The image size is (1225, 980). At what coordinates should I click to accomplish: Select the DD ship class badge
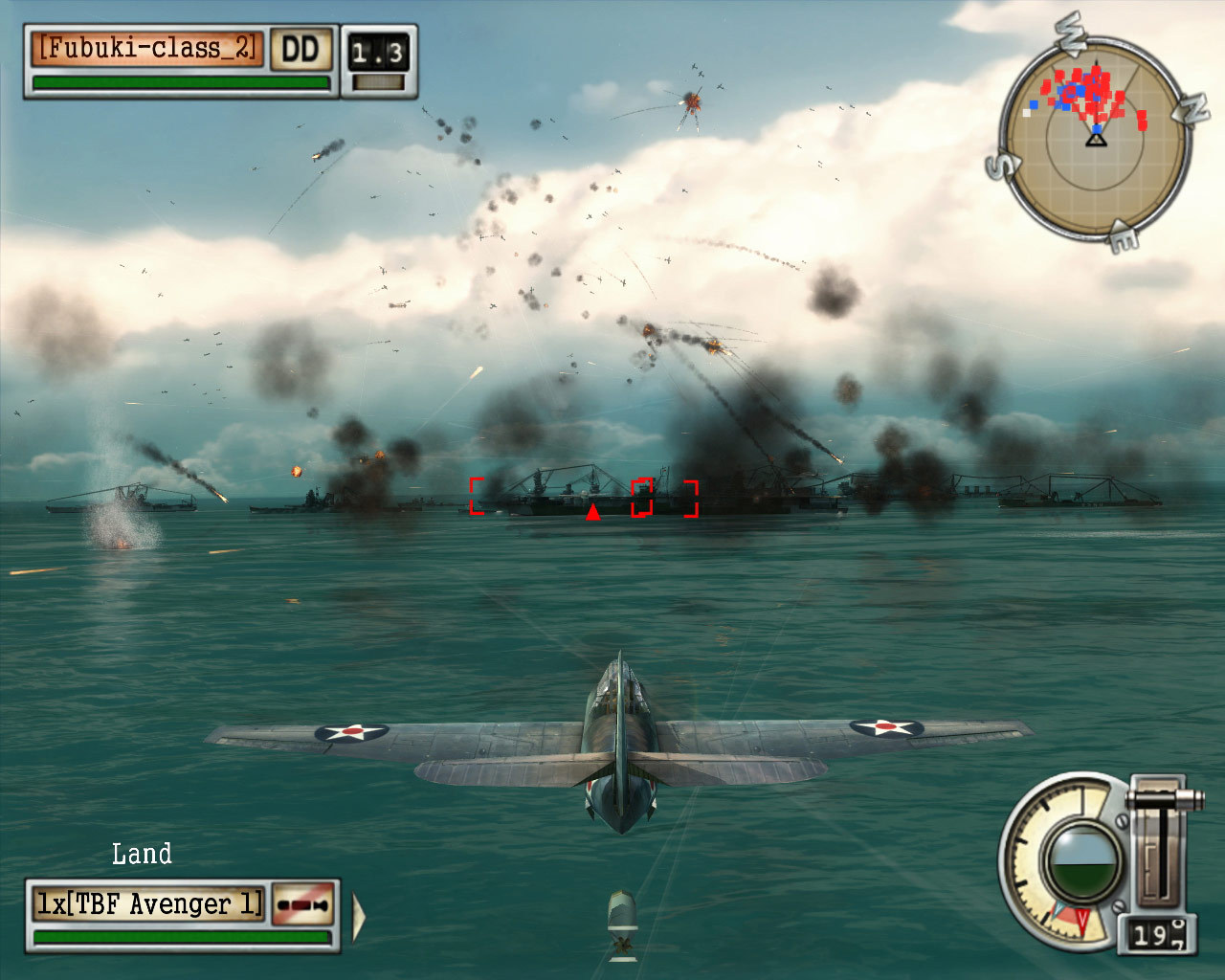300,48
